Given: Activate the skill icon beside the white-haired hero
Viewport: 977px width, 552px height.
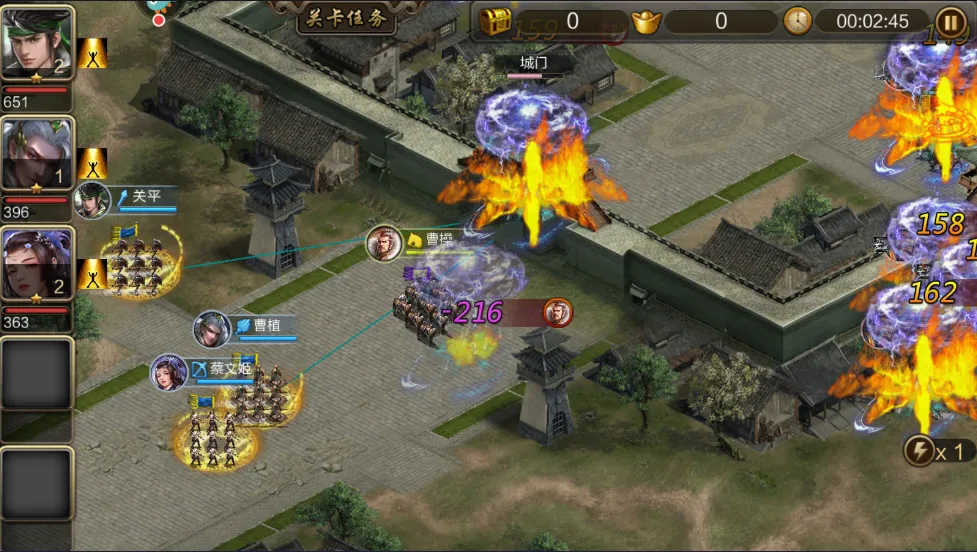Looking at the screenshot, I should coord(93,163).
